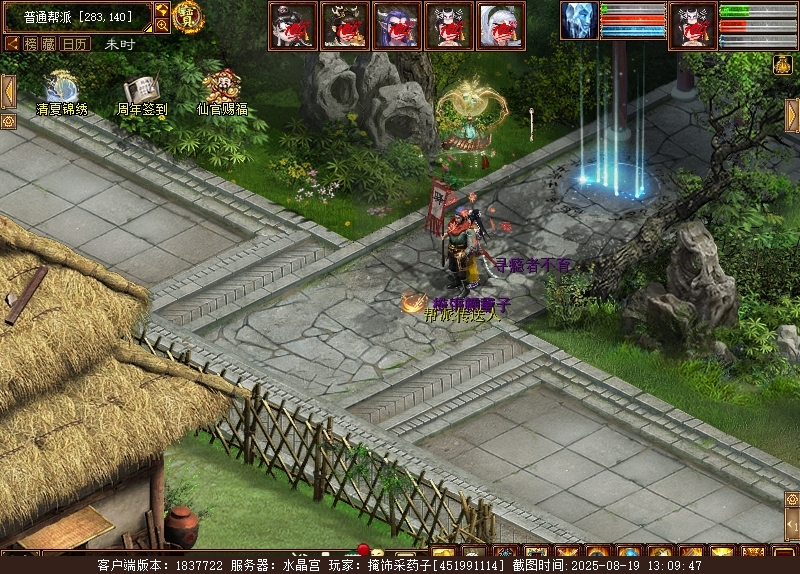
Task: Click the player character portrait beside the status bars
Action: point(692,24)
